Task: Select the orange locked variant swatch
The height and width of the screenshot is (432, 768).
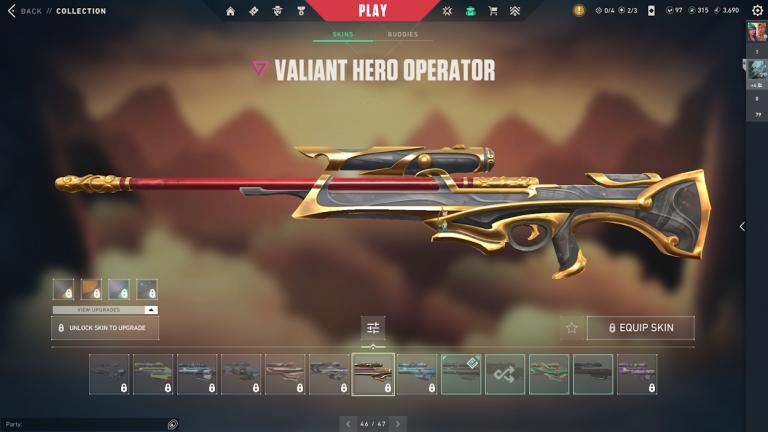Action: point(91,289)
